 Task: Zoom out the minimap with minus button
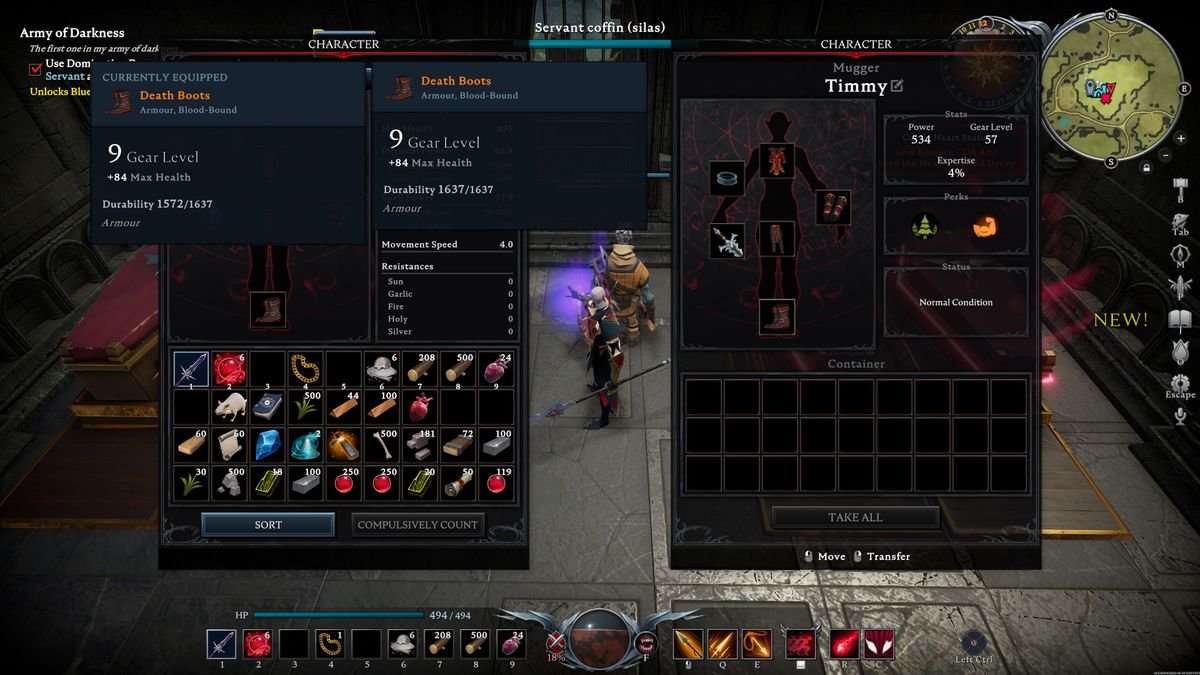click(x=1166, y=155)
